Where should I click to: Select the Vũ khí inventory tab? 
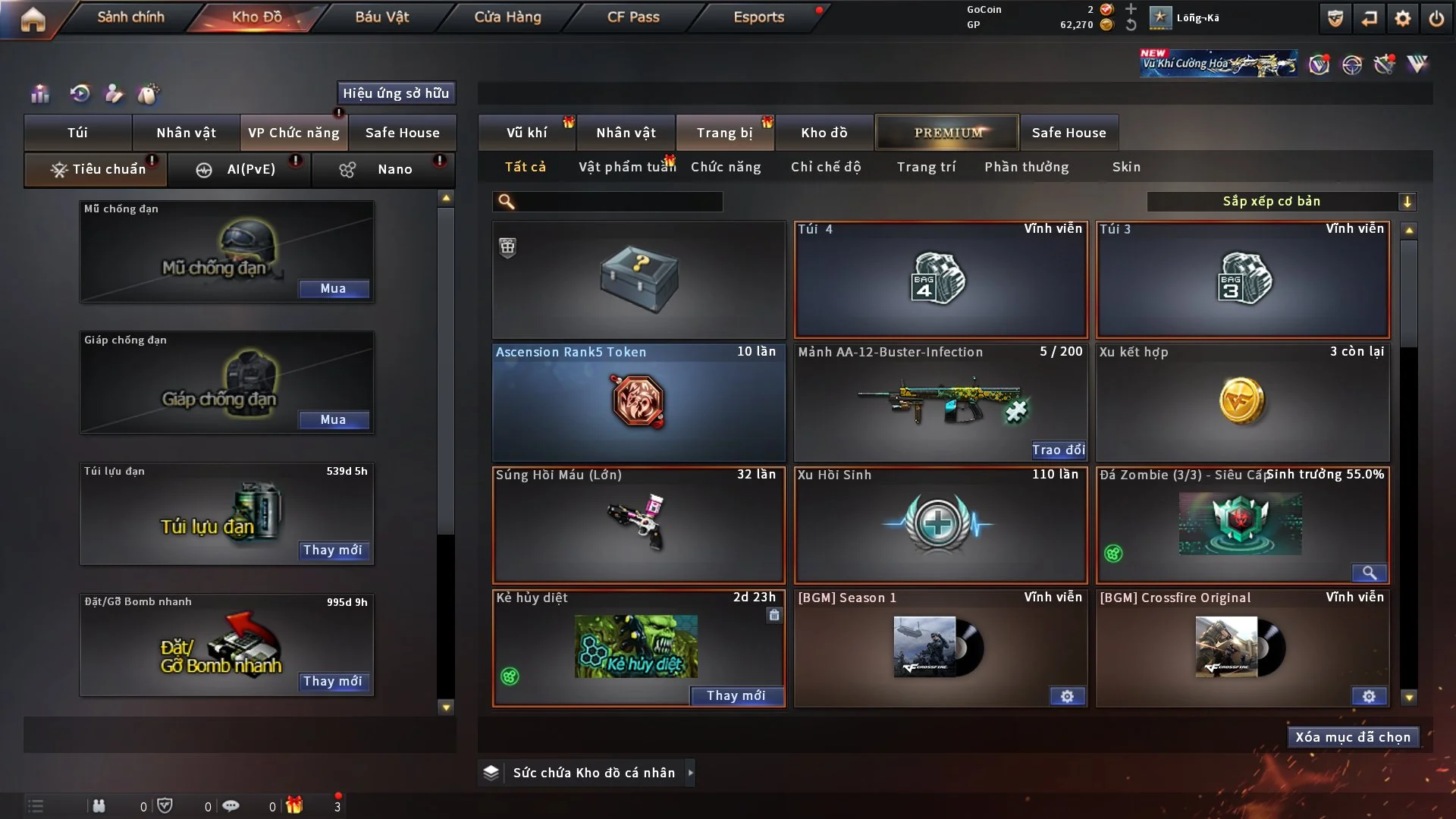526,133
